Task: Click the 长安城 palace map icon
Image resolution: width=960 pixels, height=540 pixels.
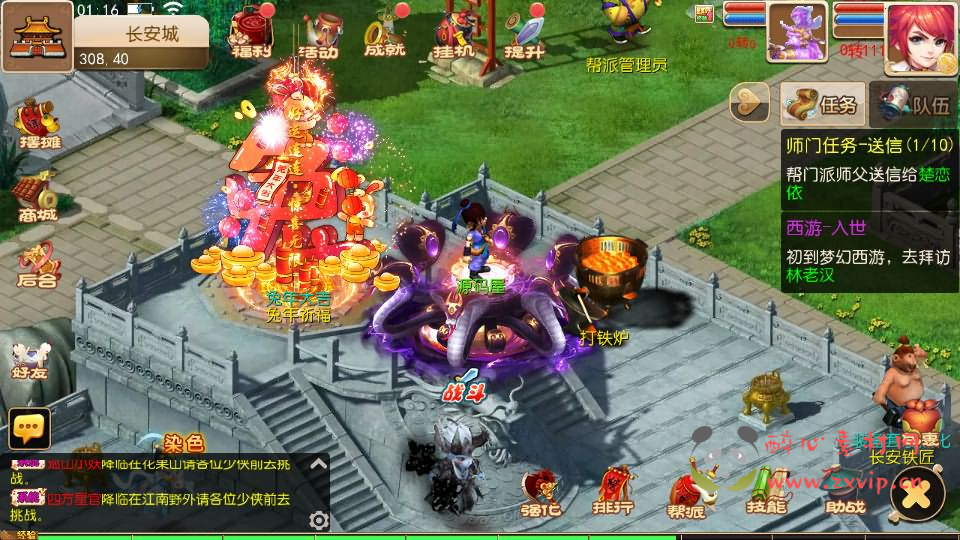Action: click(37, 36)
